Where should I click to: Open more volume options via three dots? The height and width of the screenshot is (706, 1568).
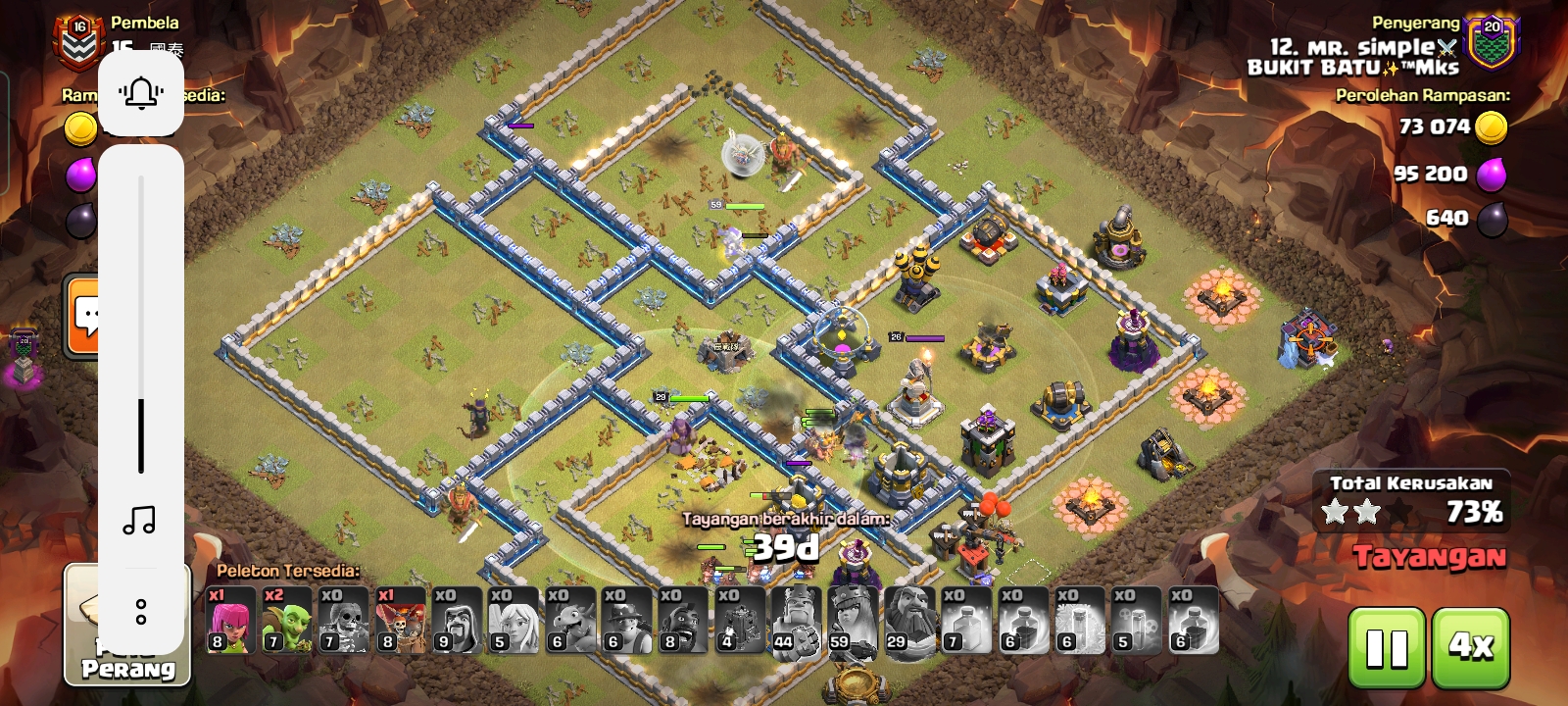click(141, 612)
